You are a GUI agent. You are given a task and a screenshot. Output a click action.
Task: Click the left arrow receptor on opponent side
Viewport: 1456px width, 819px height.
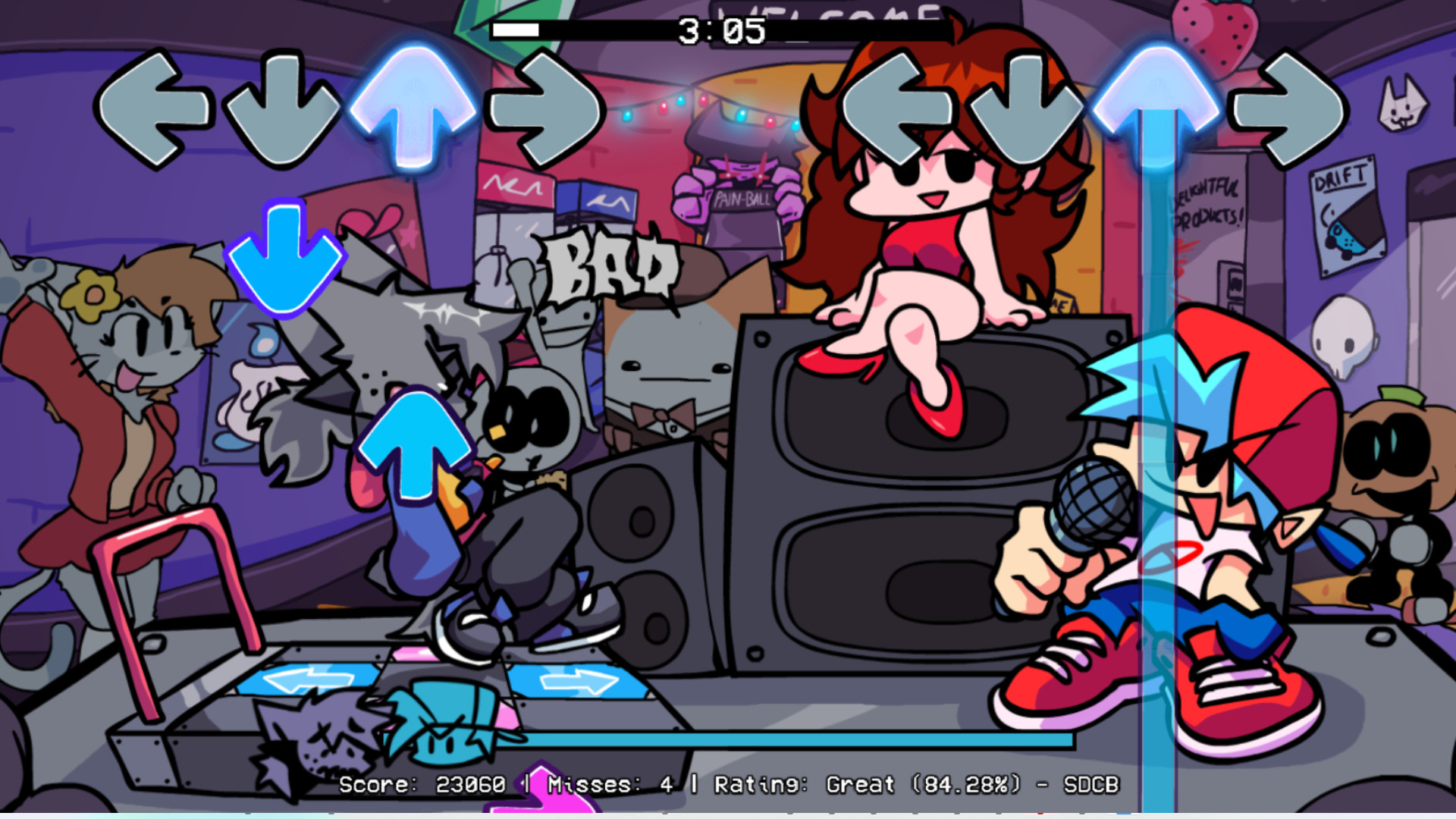pyautogui.click(x=156, y=107)
